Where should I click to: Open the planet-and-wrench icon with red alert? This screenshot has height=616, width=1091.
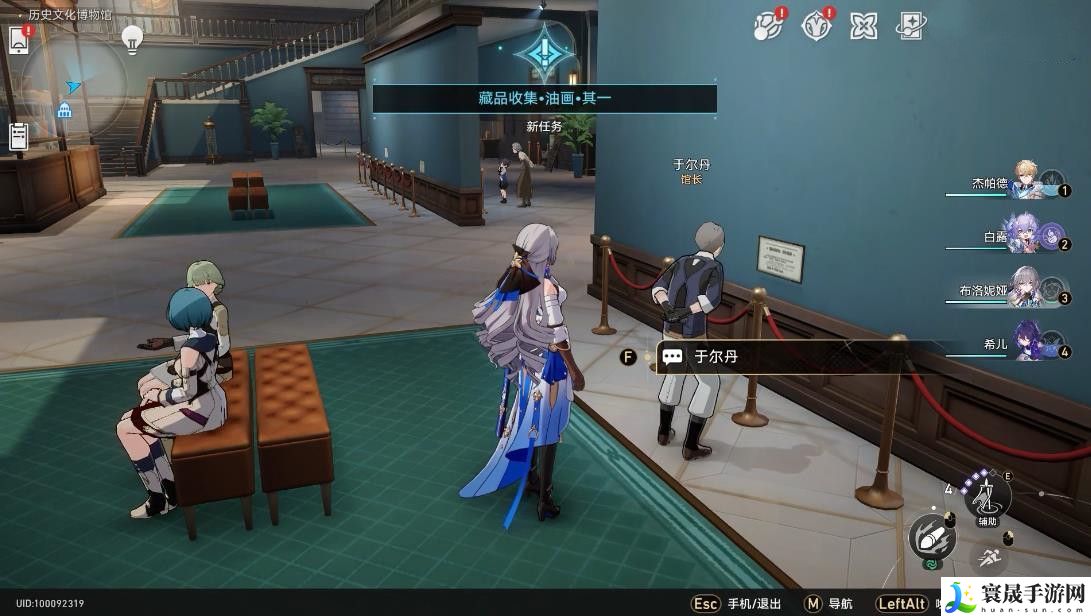point(768,26)
